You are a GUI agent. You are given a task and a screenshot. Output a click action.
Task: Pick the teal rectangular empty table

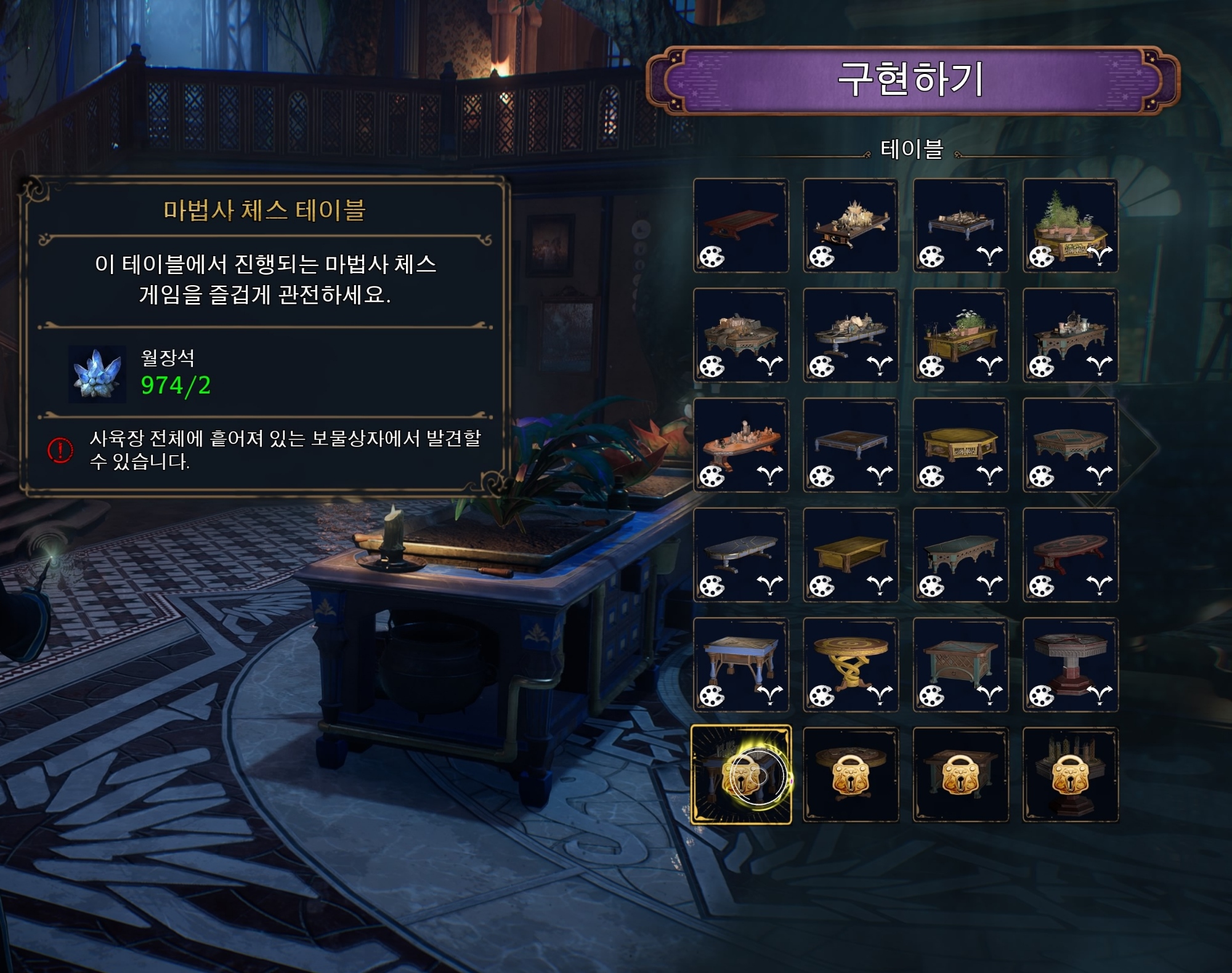click(960, 554)
